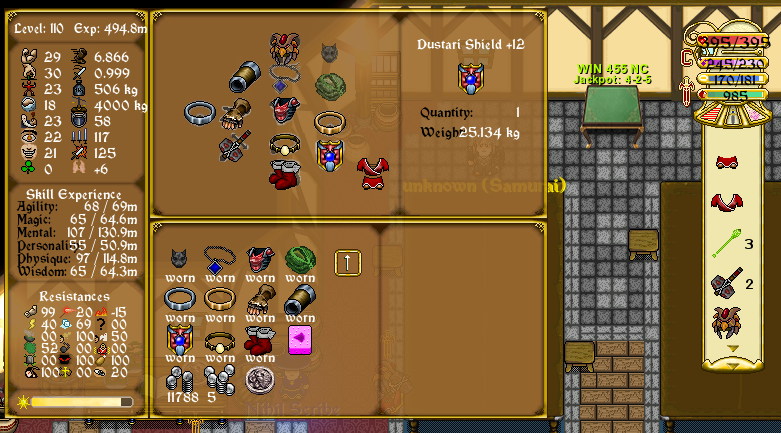Select the worn green cloak in the inventory list
This screenshot has width=781, height=433.
300,260
